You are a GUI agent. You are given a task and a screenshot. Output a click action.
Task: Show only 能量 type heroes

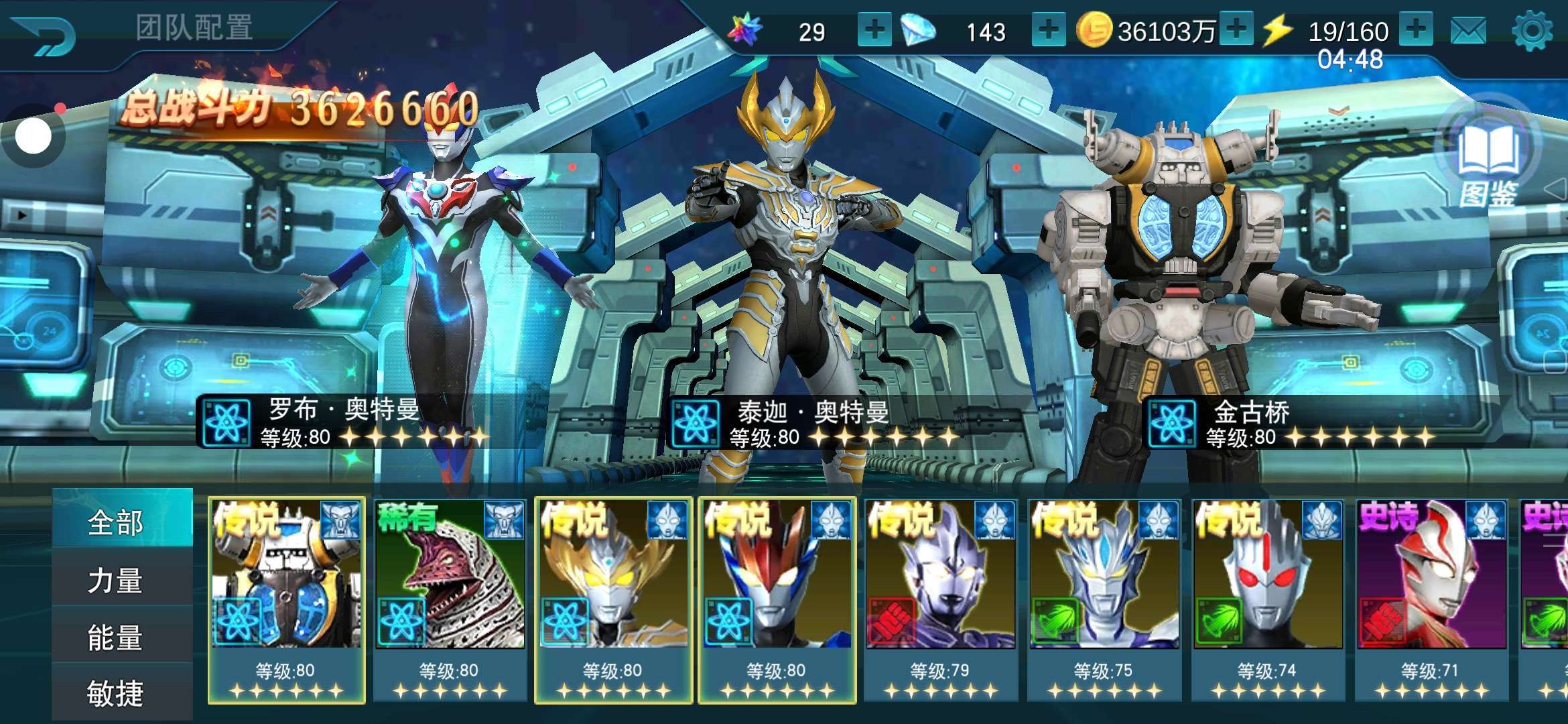point(115,637)
